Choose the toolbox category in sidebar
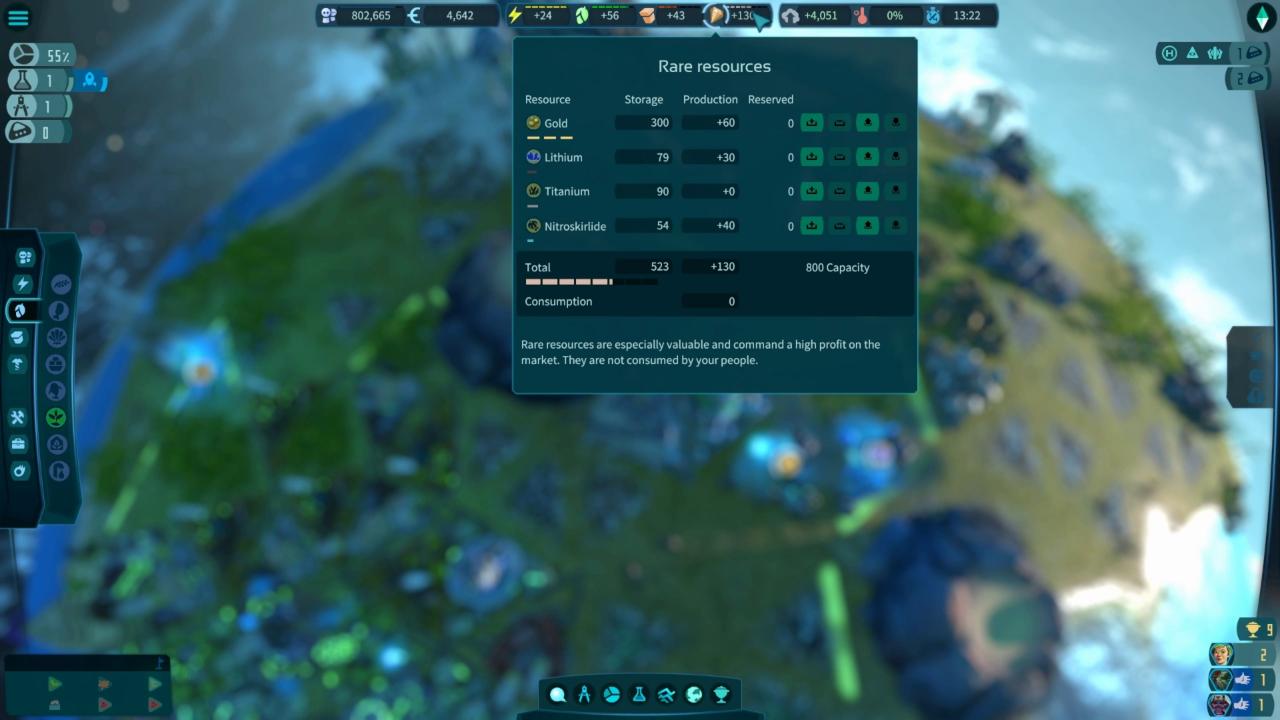The height and width of the screenshot is (720, 1280). coord(18,444)
